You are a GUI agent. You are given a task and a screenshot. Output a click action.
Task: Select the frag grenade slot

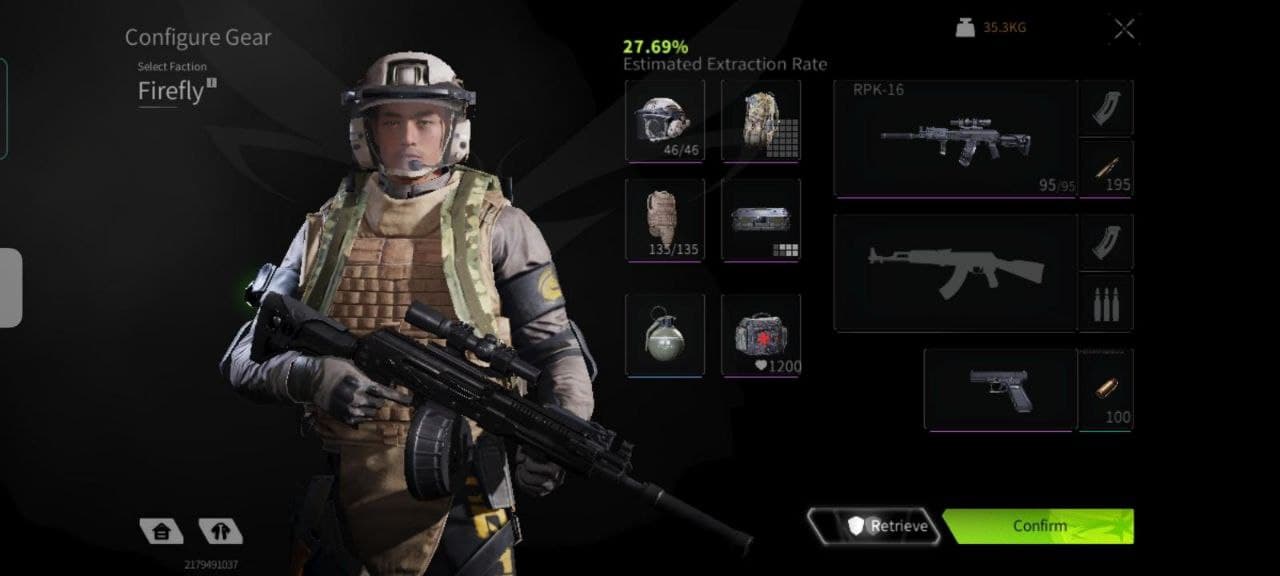coord(664,335)
